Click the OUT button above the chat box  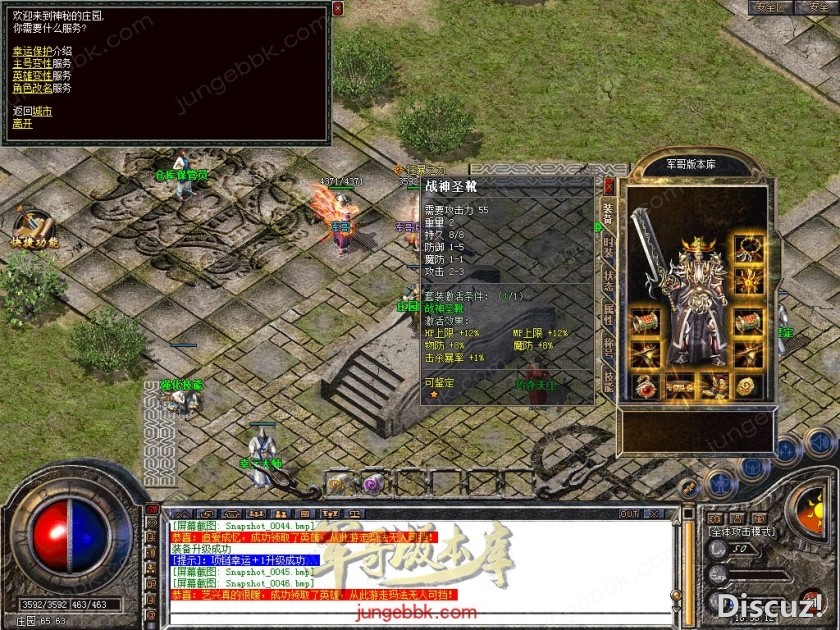(x=629, y=514)
